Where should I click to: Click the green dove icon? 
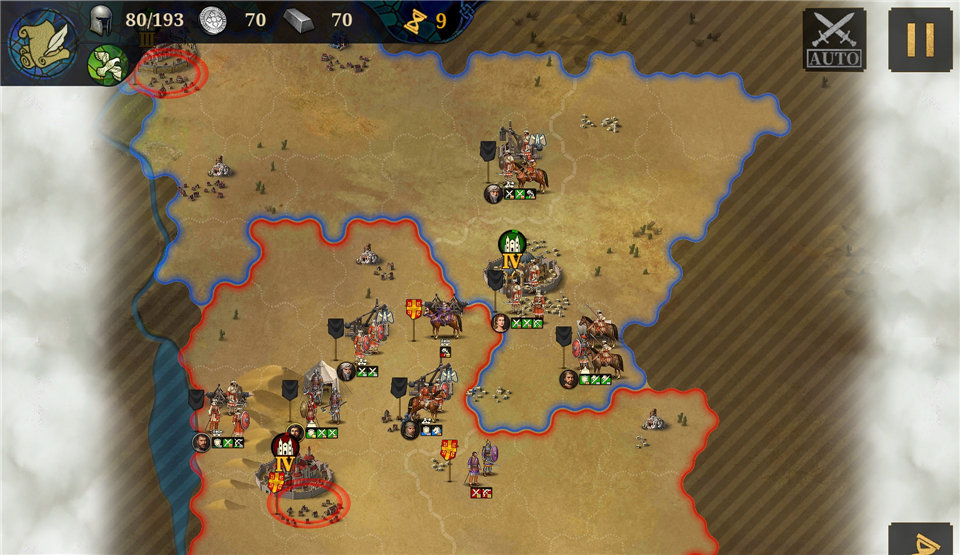107,65
